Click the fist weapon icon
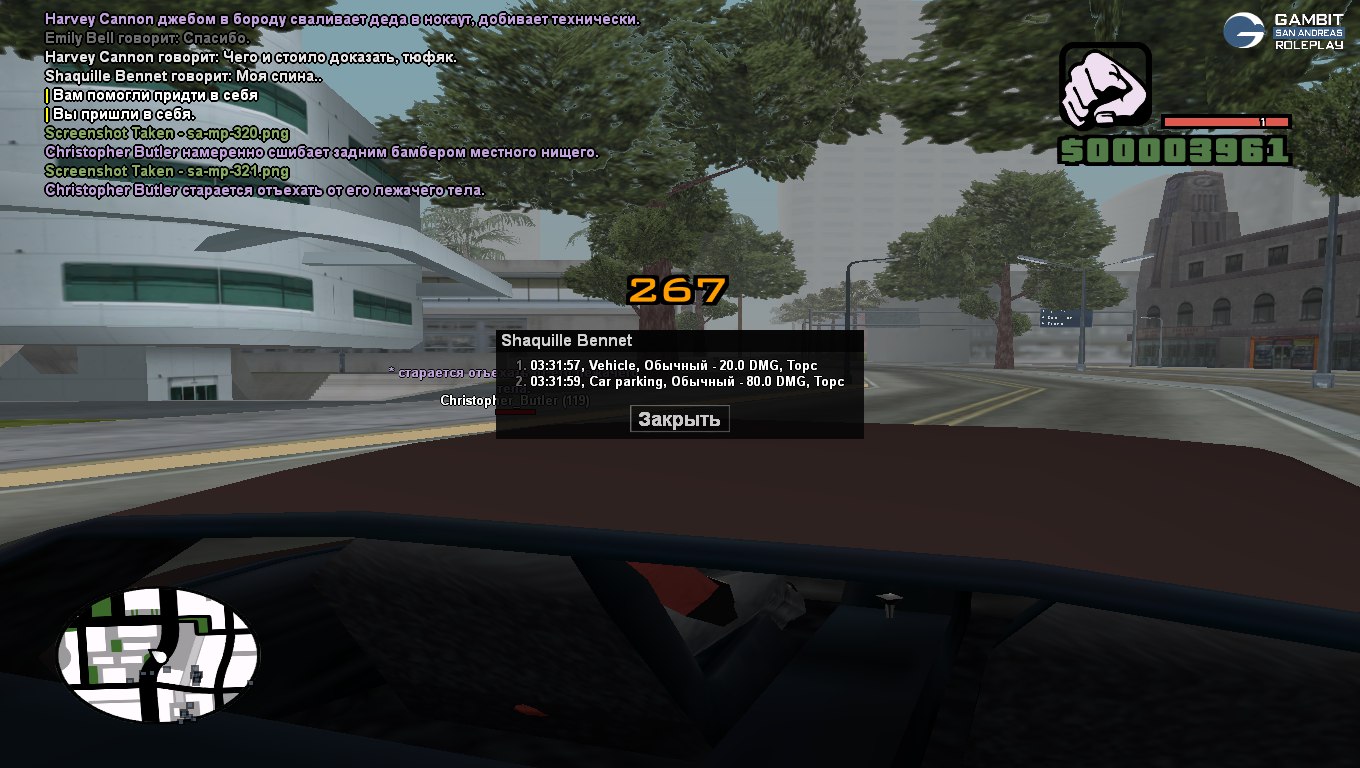This screenshot has width=1360, height=768. pyautogui.click(x=1105, y=88)
